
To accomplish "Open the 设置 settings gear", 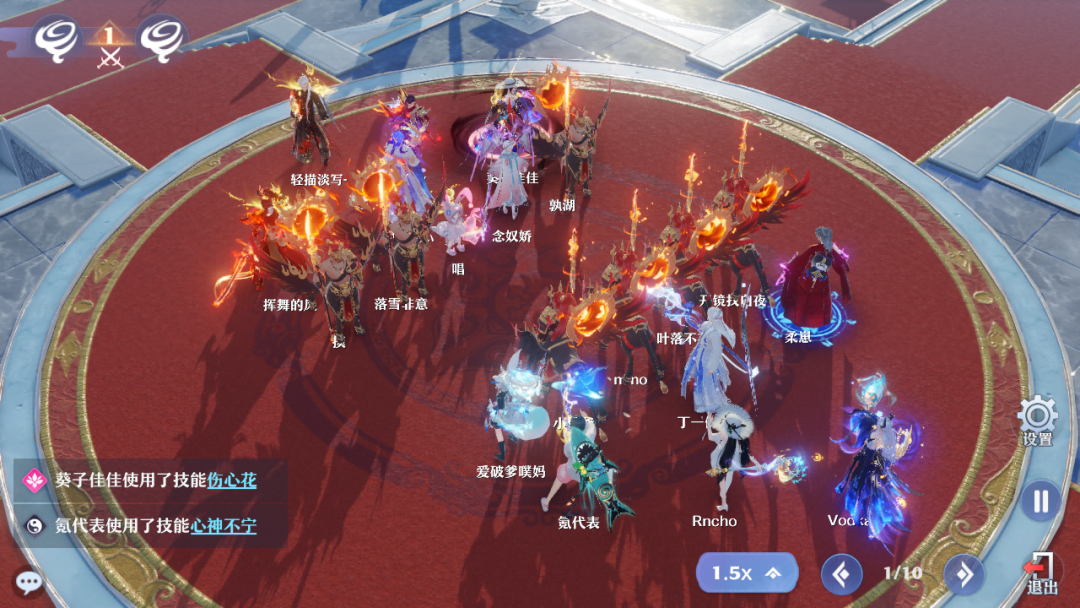I will 1037,416.
